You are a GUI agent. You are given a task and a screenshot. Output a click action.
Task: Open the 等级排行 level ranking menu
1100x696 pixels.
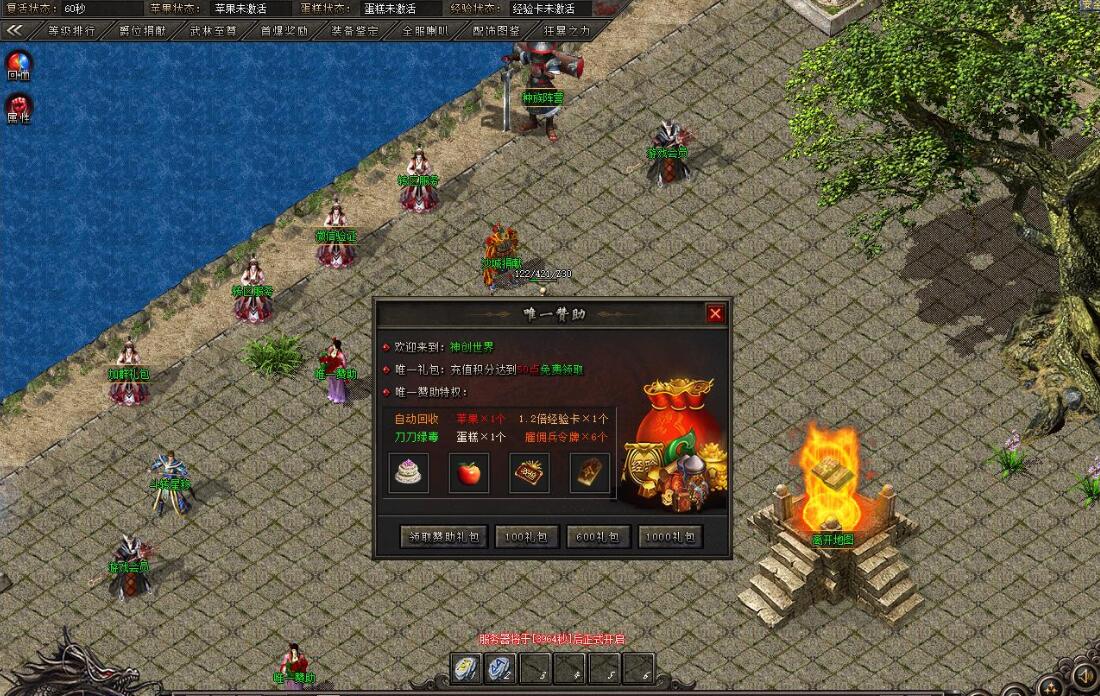(x=72, y=30)
